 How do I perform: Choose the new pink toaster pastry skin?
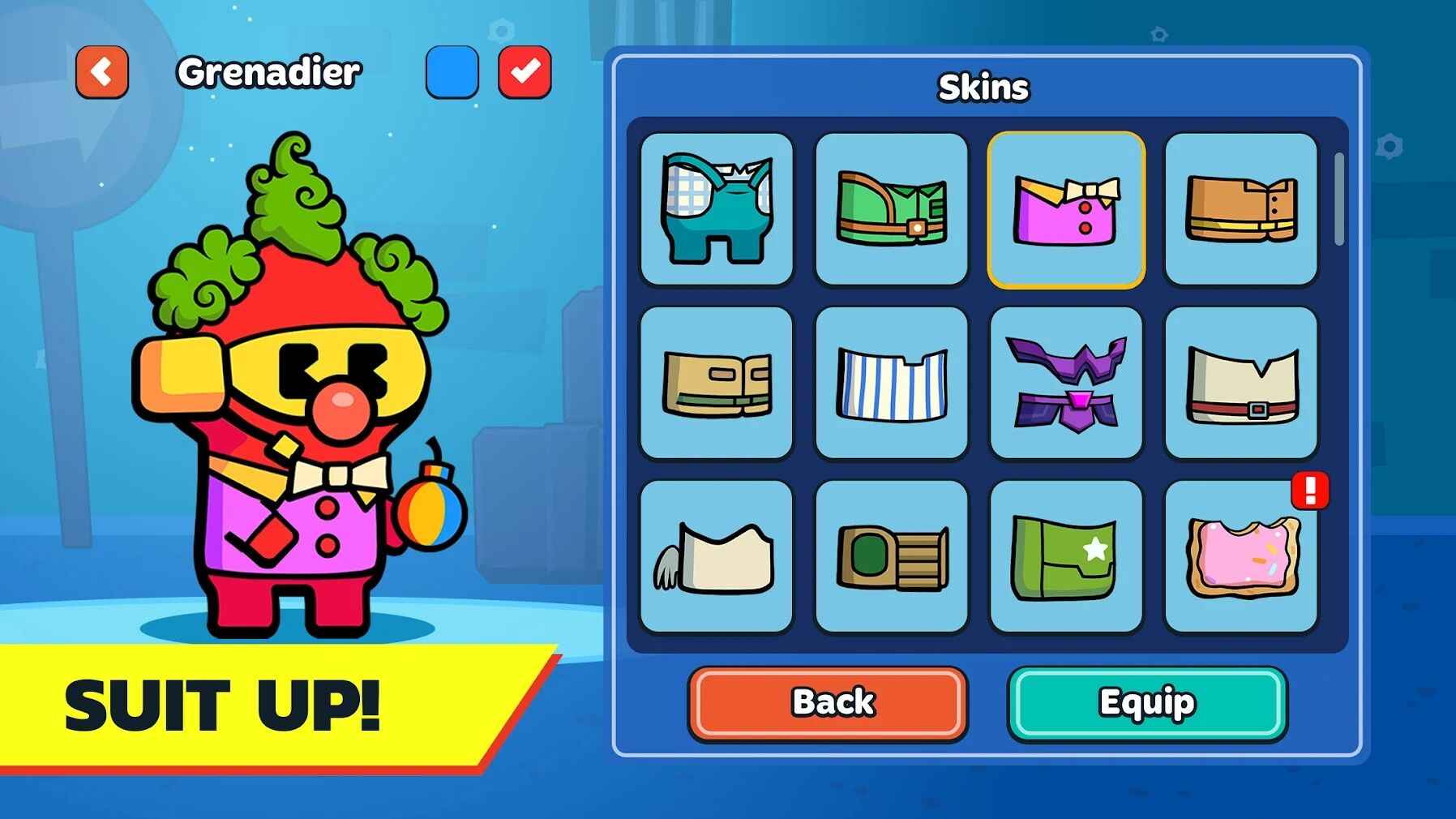tap(1240, 556)
